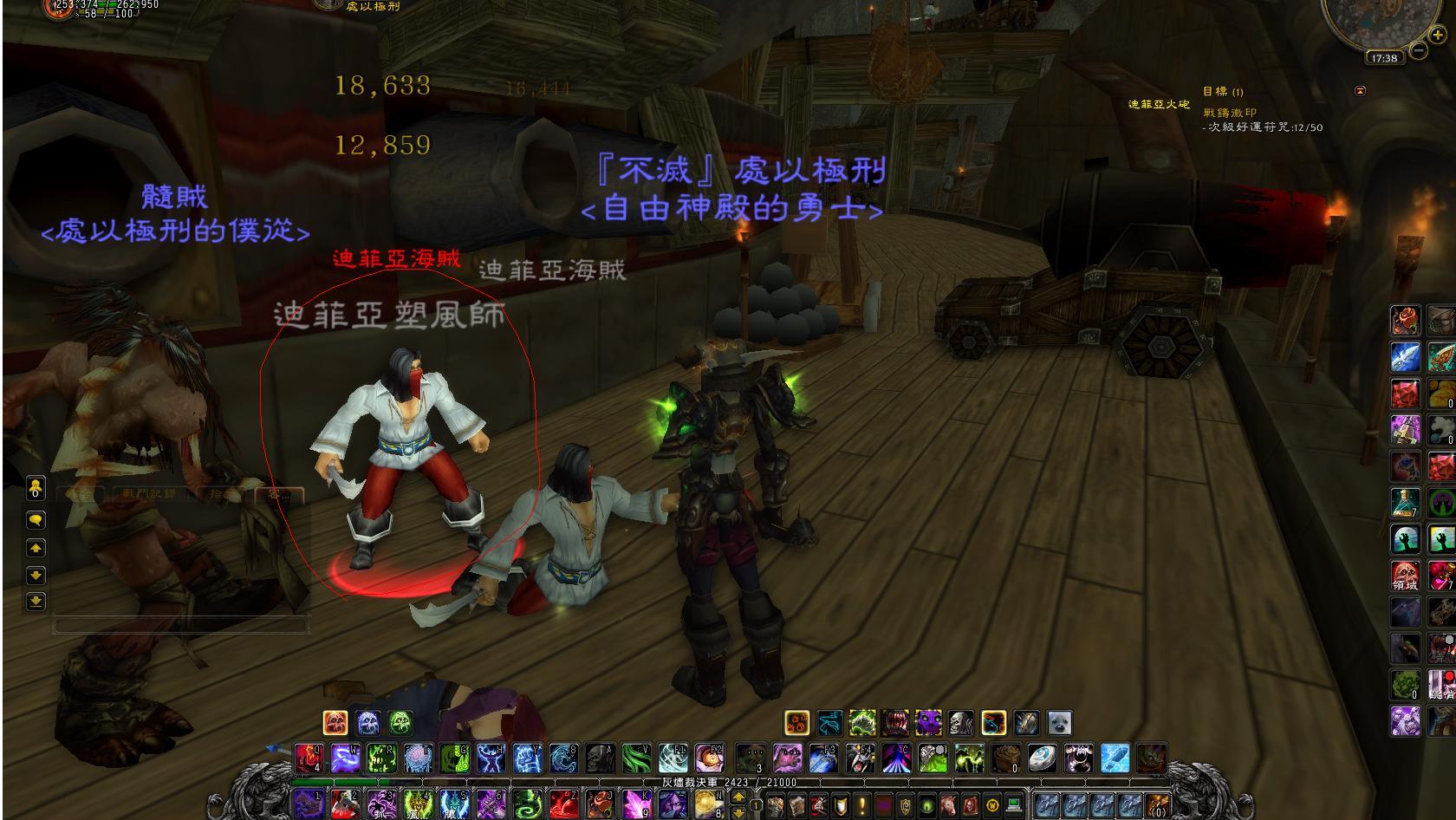Zoom in the minimap with plus button
Image resolution: width=1456 pixels, height=820 pixels.
(1437, 36)
